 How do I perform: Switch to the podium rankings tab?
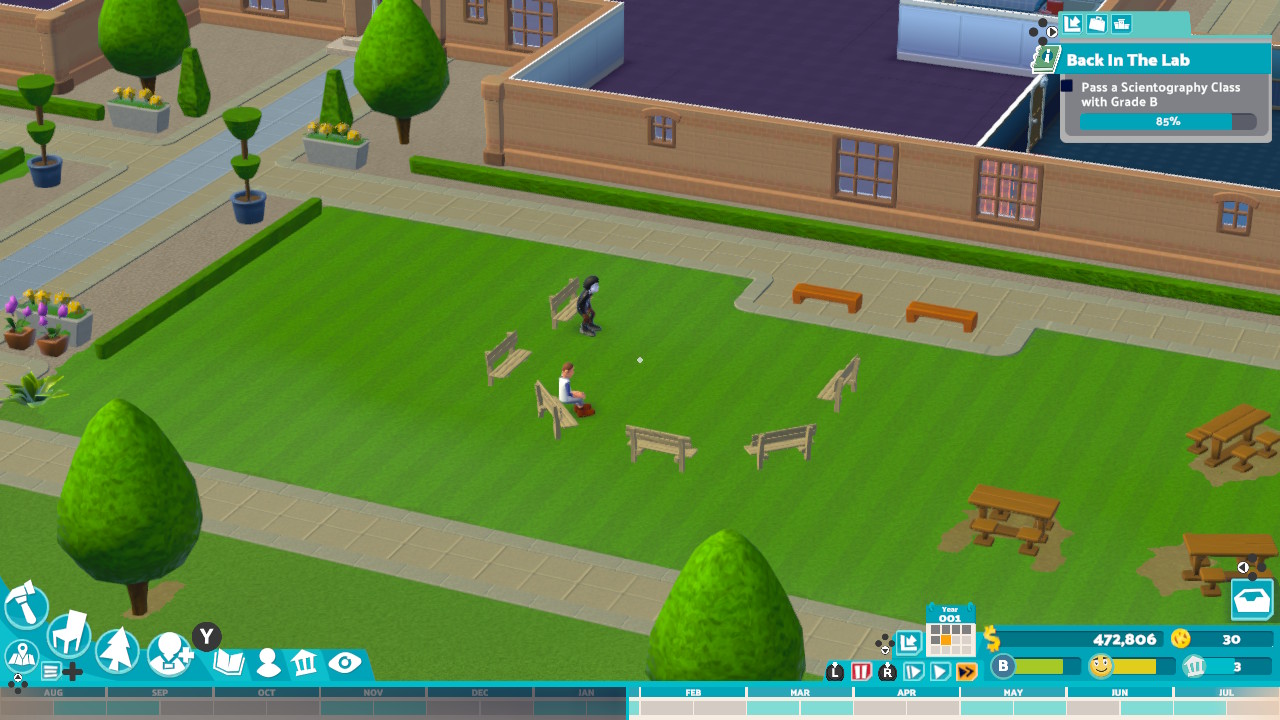pos(1122,24)
